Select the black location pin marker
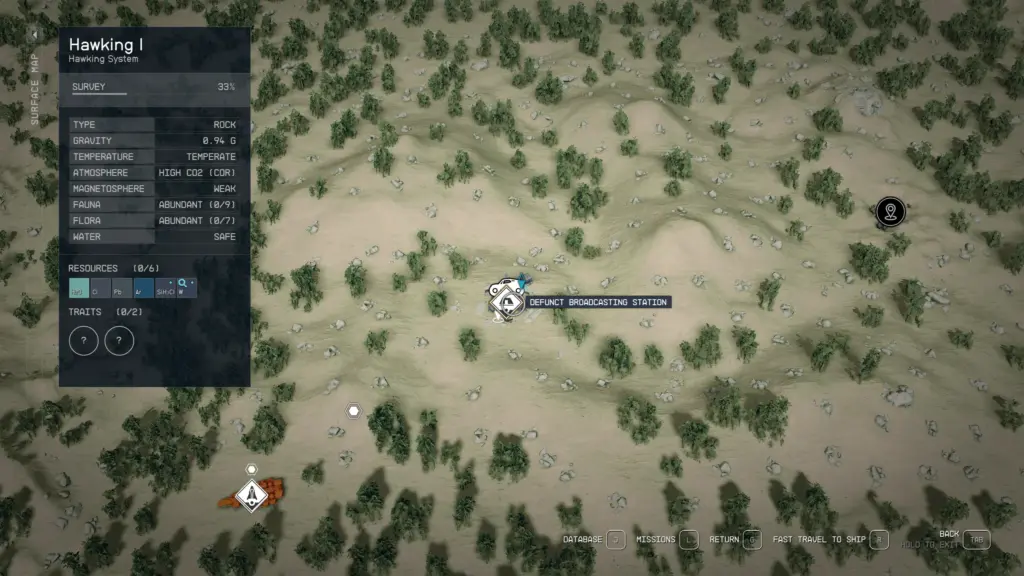The width and height of the screenshot is (1024, 576). click(889, 211)
